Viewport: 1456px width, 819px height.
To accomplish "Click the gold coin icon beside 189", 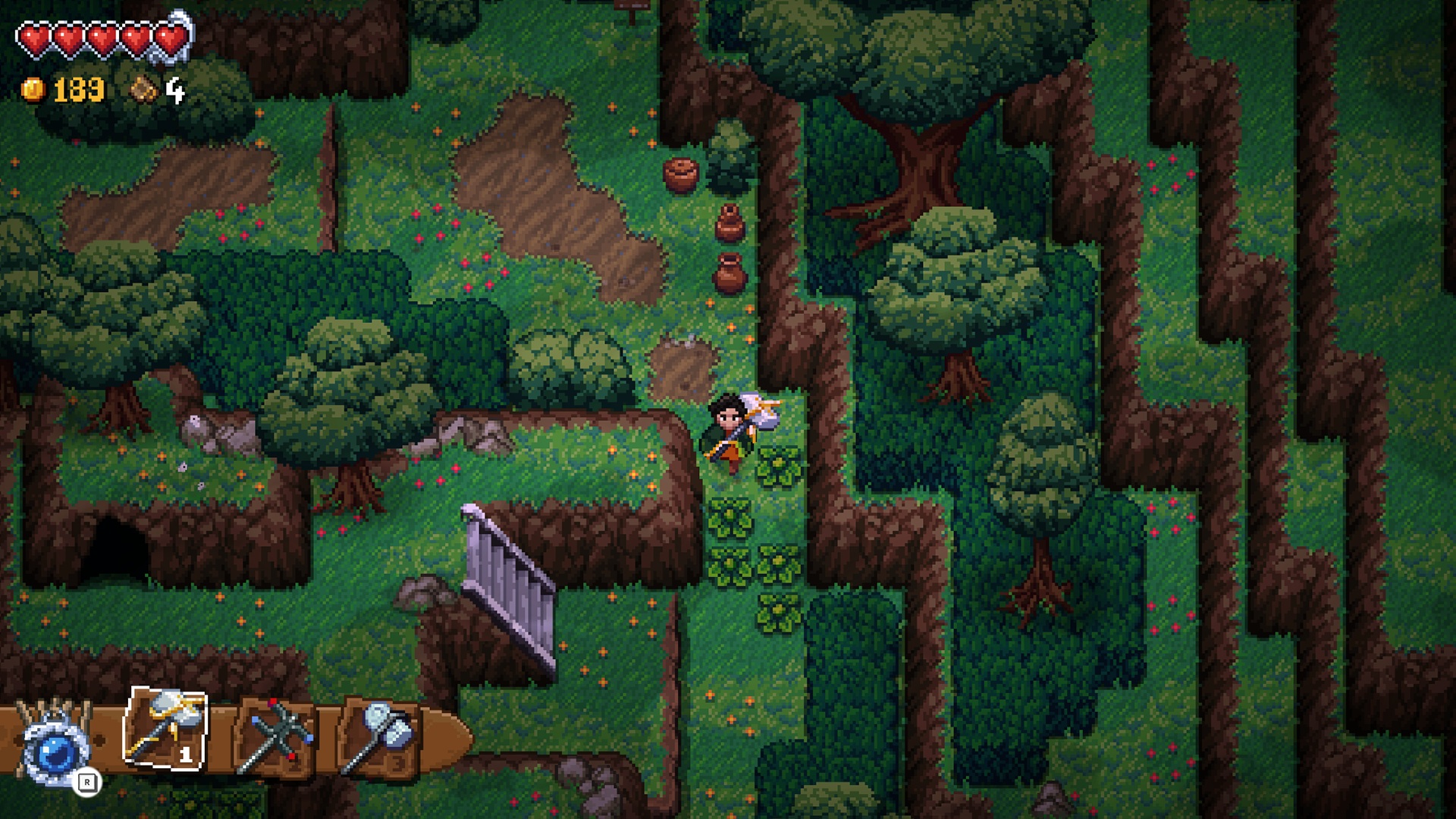I will click(33, 89).
